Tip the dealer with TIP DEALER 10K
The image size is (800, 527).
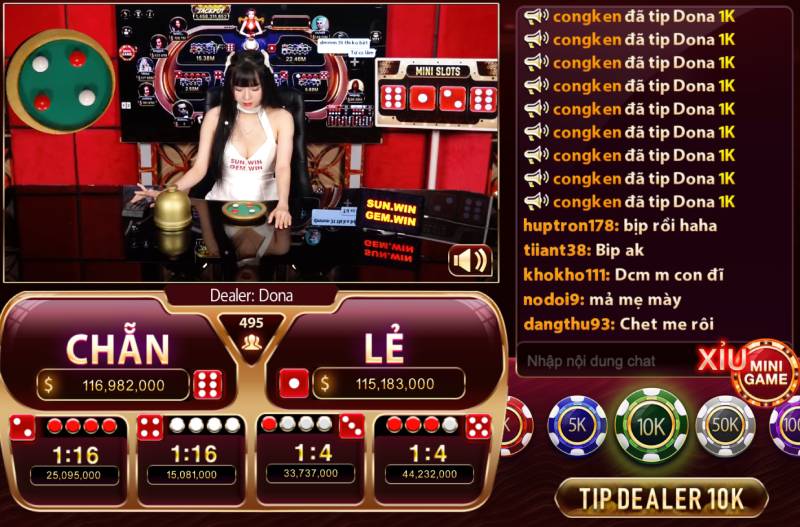pos(660,497)
